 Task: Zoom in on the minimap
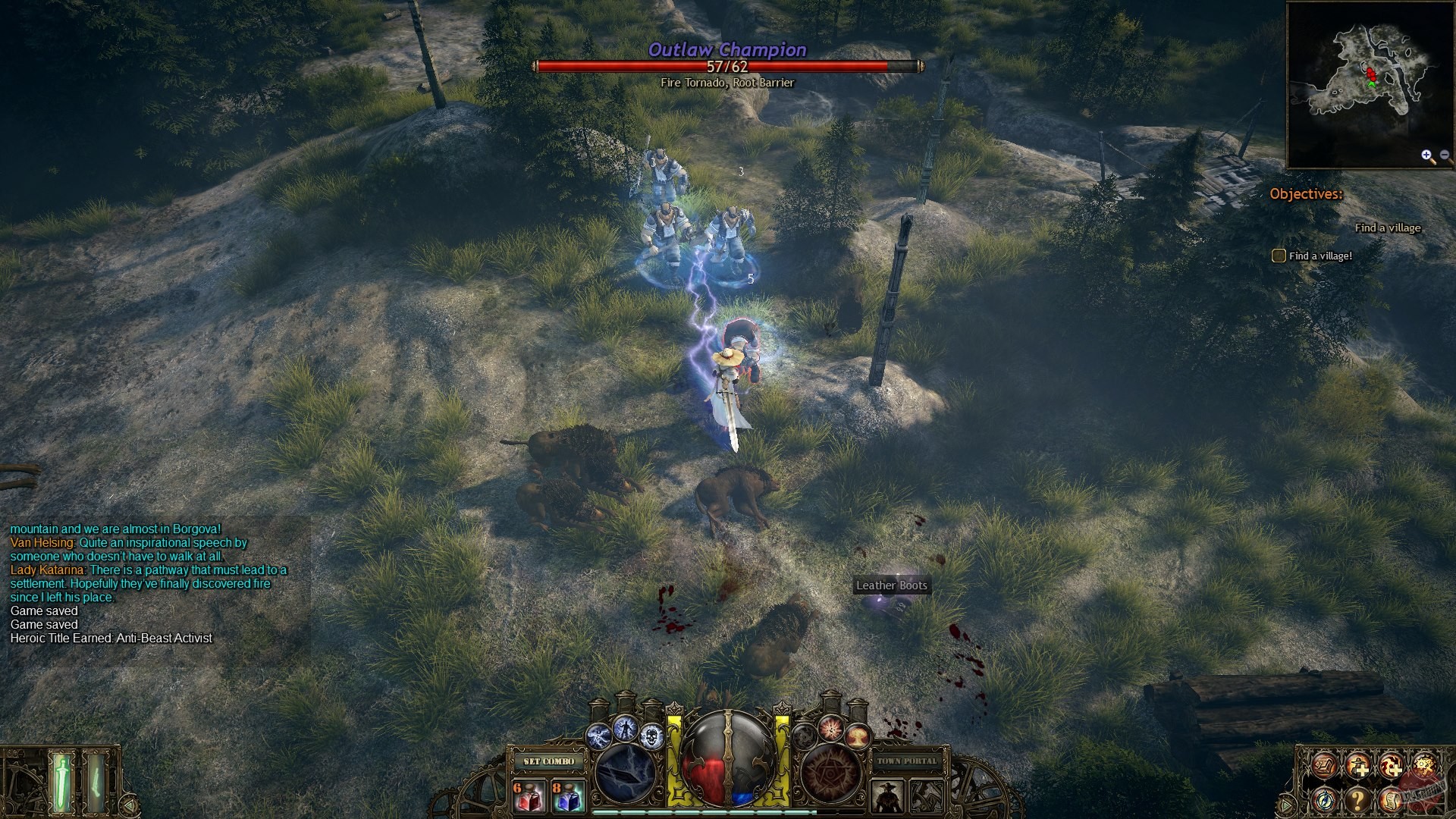(x=1426, y=156)
